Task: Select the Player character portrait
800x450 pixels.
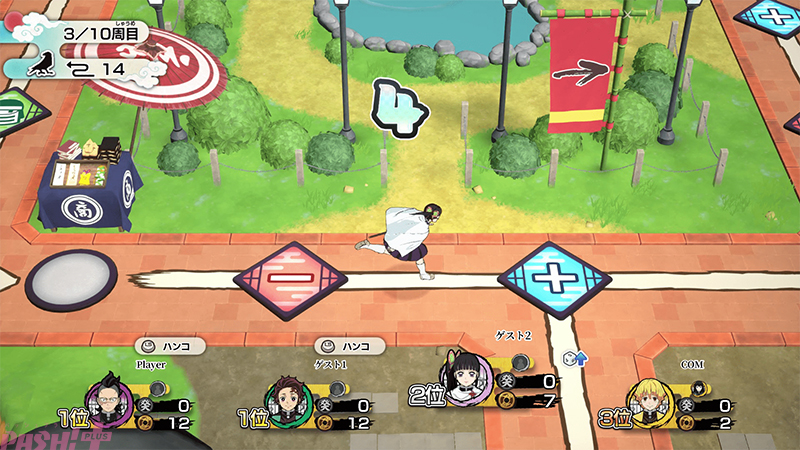Action: click(109, 396)
